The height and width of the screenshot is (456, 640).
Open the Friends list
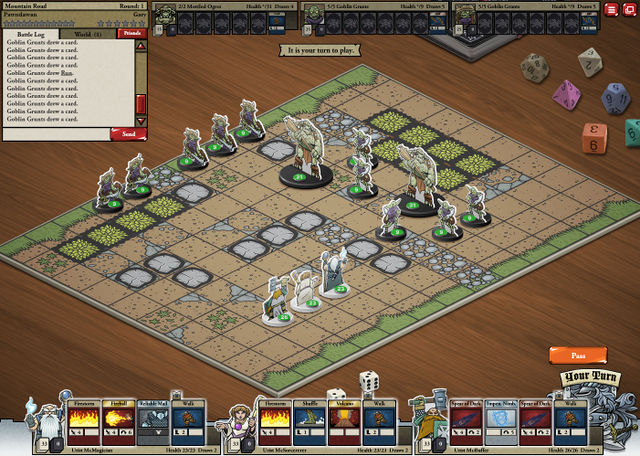click(x=130, y=34)
